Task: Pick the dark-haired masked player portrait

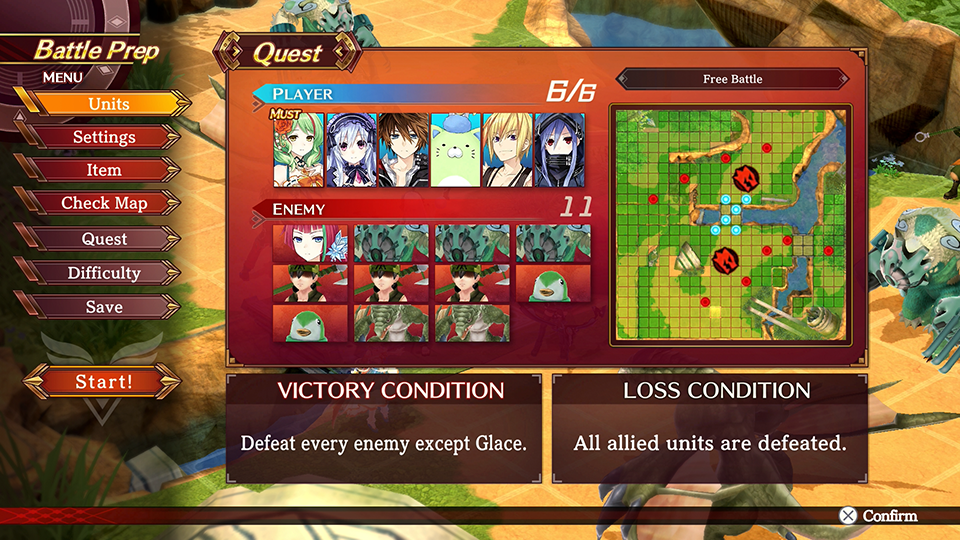Action: pyautogui.click(x=560, y=149)
